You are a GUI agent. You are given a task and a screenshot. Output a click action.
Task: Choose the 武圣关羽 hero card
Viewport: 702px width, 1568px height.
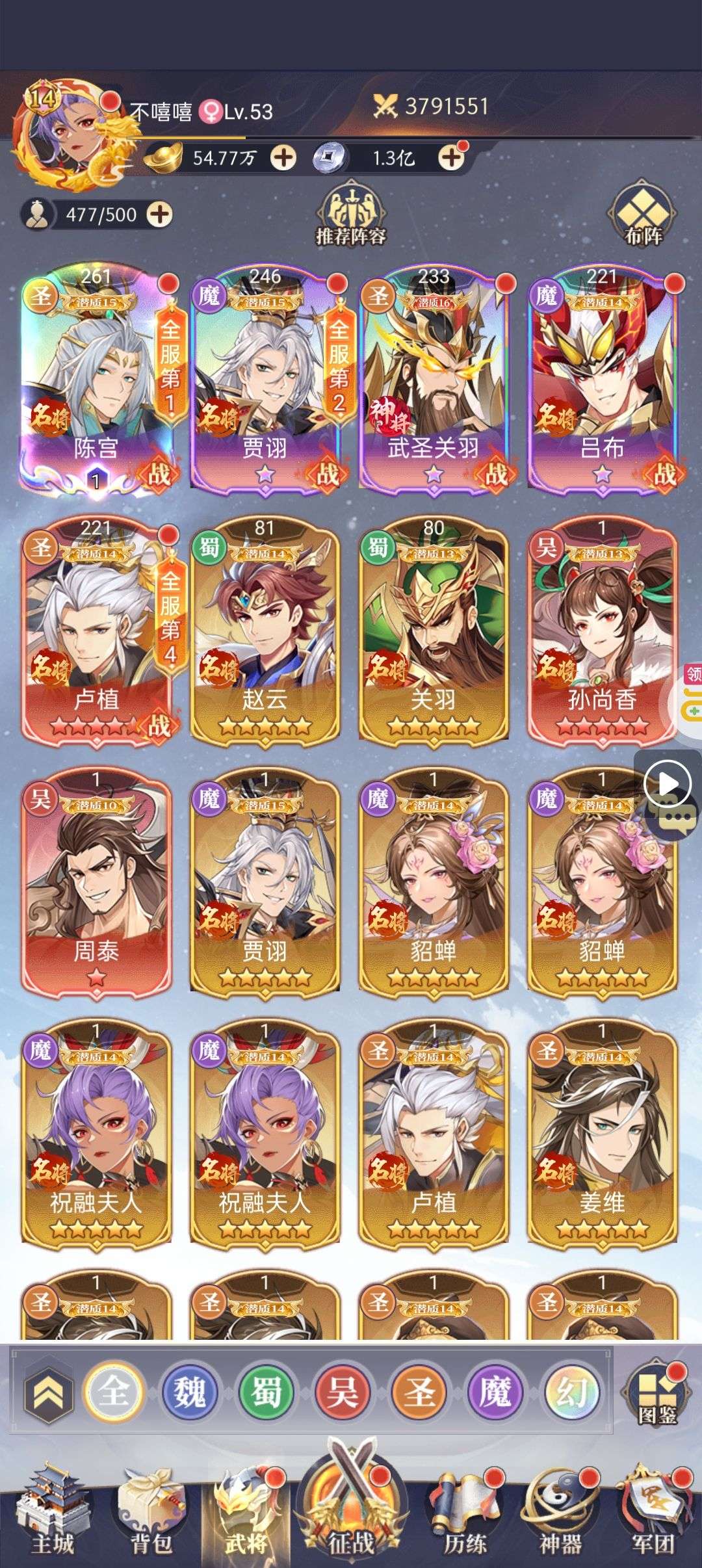(434, 377)
